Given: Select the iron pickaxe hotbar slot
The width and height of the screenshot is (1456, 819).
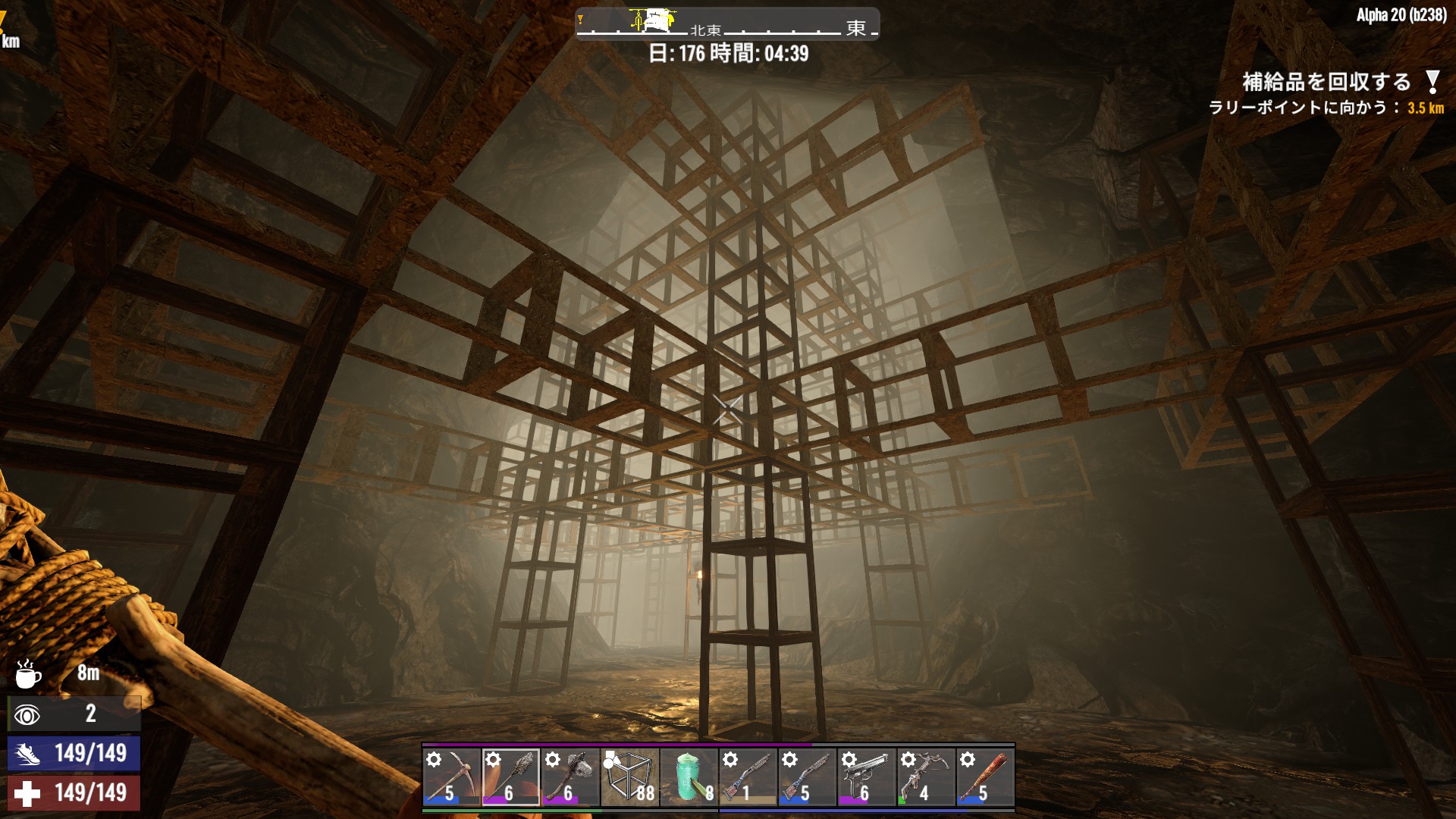Looking at the screenshot, I should point(451,777).
